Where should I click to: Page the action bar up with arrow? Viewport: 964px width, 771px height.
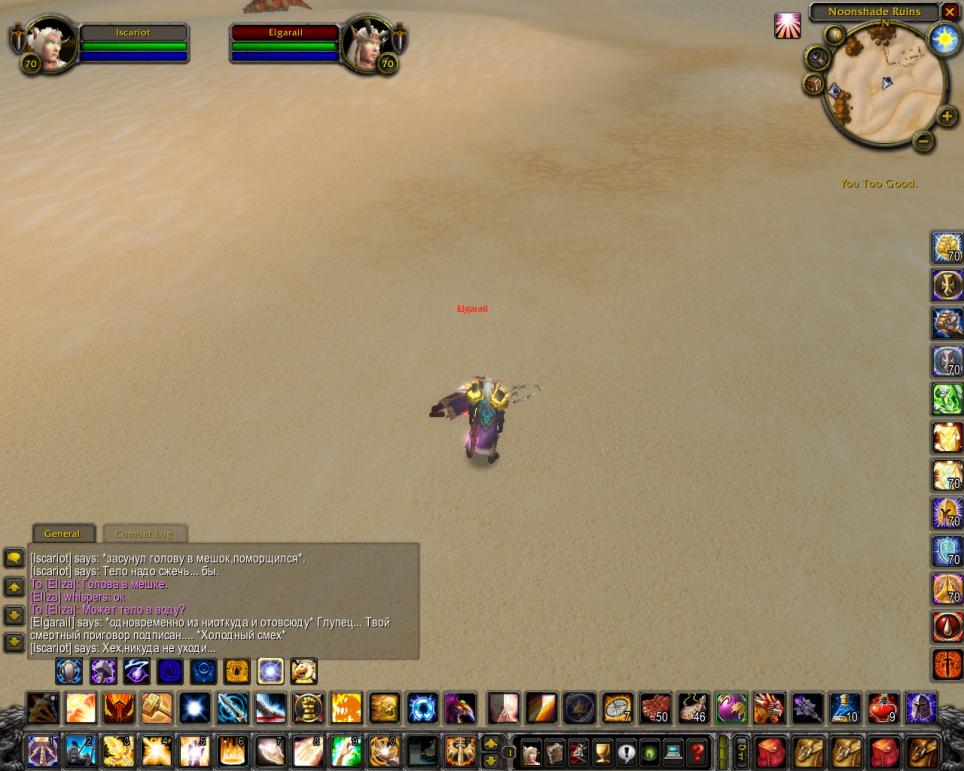[491, 742]
